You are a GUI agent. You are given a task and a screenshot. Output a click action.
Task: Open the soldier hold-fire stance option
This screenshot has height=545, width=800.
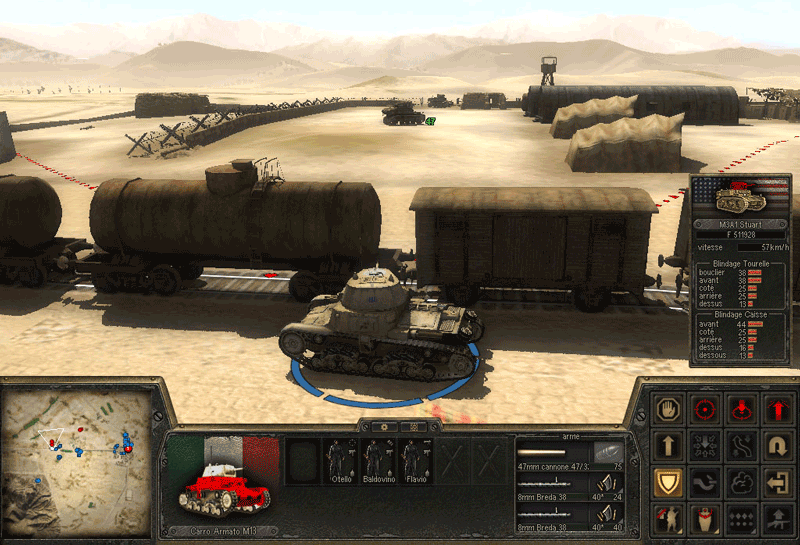(666, 518)
